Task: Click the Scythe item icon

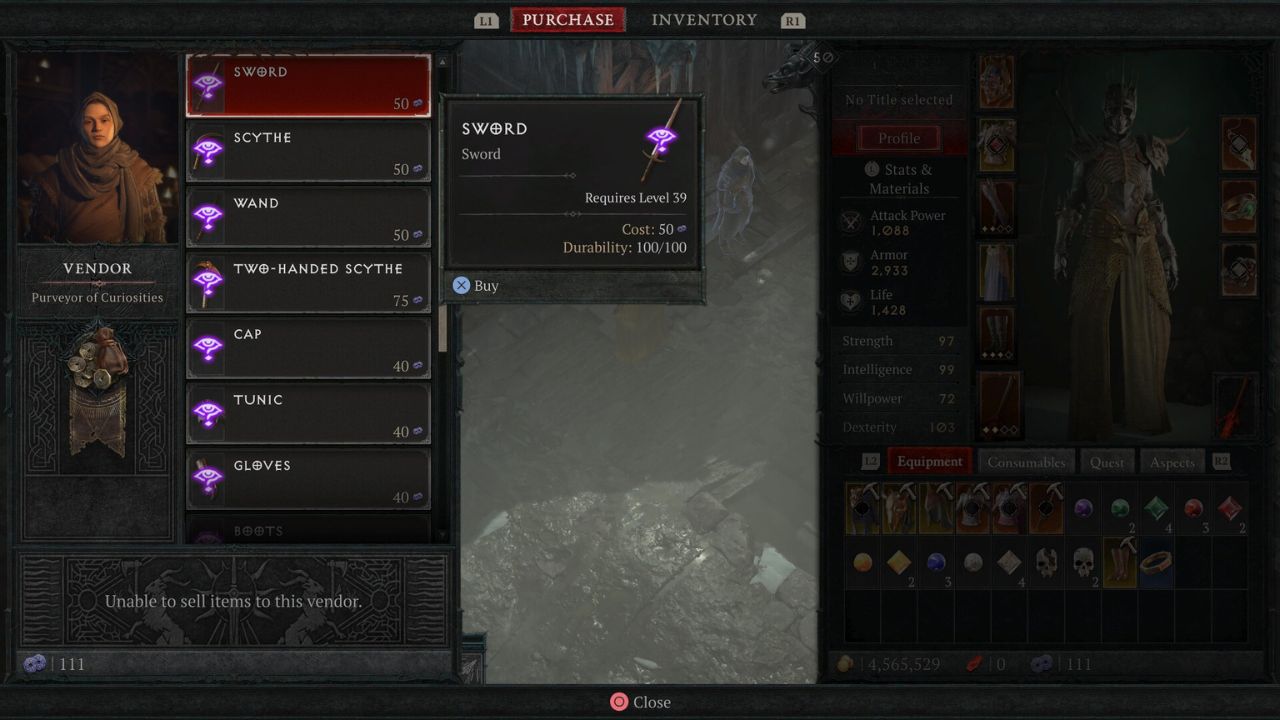Action: tap(209, 151)
